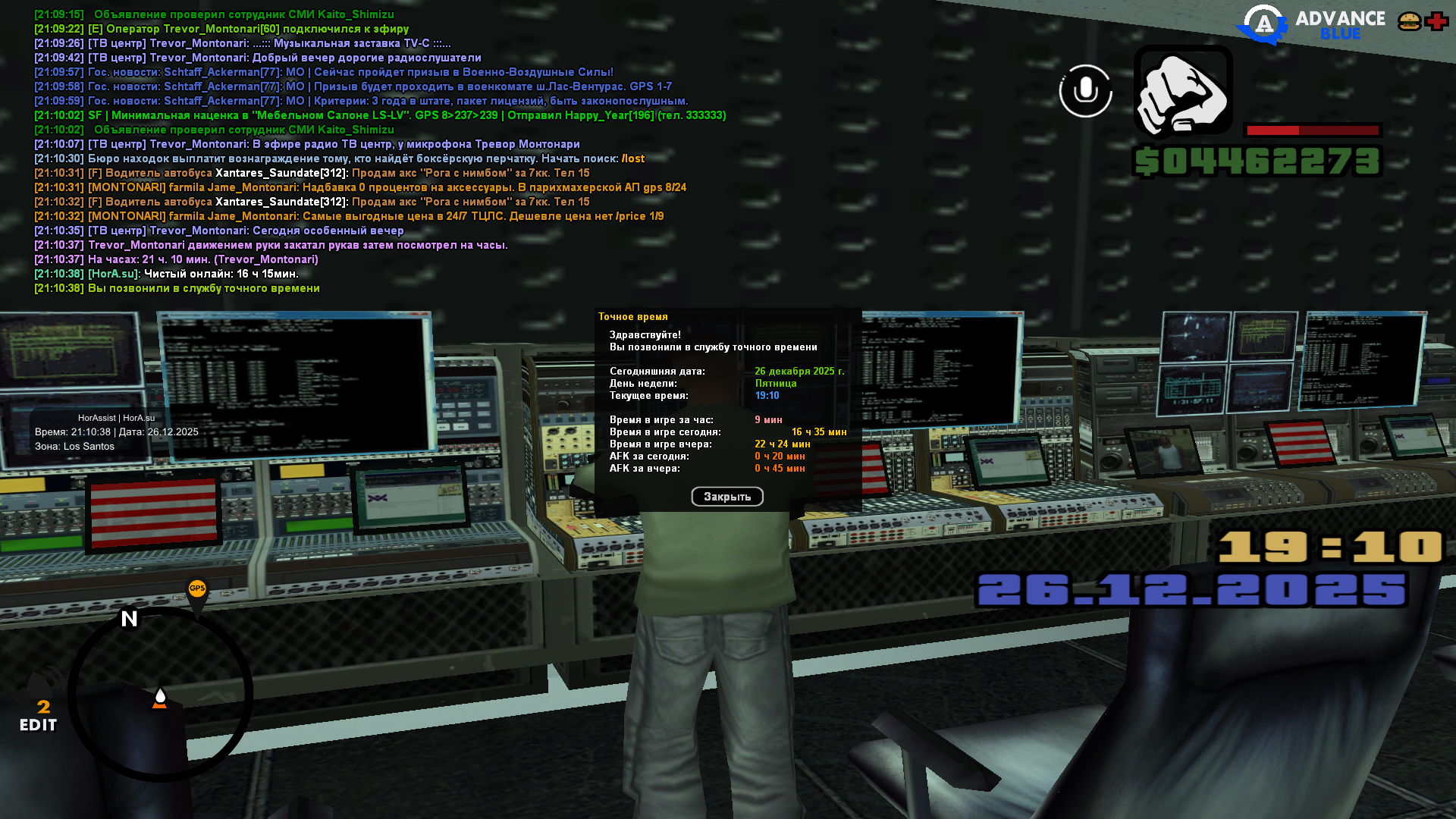Open the EDIT counter beside the radar
The width and height of the screenshot is (1456, 819).
tap(39, 717)
